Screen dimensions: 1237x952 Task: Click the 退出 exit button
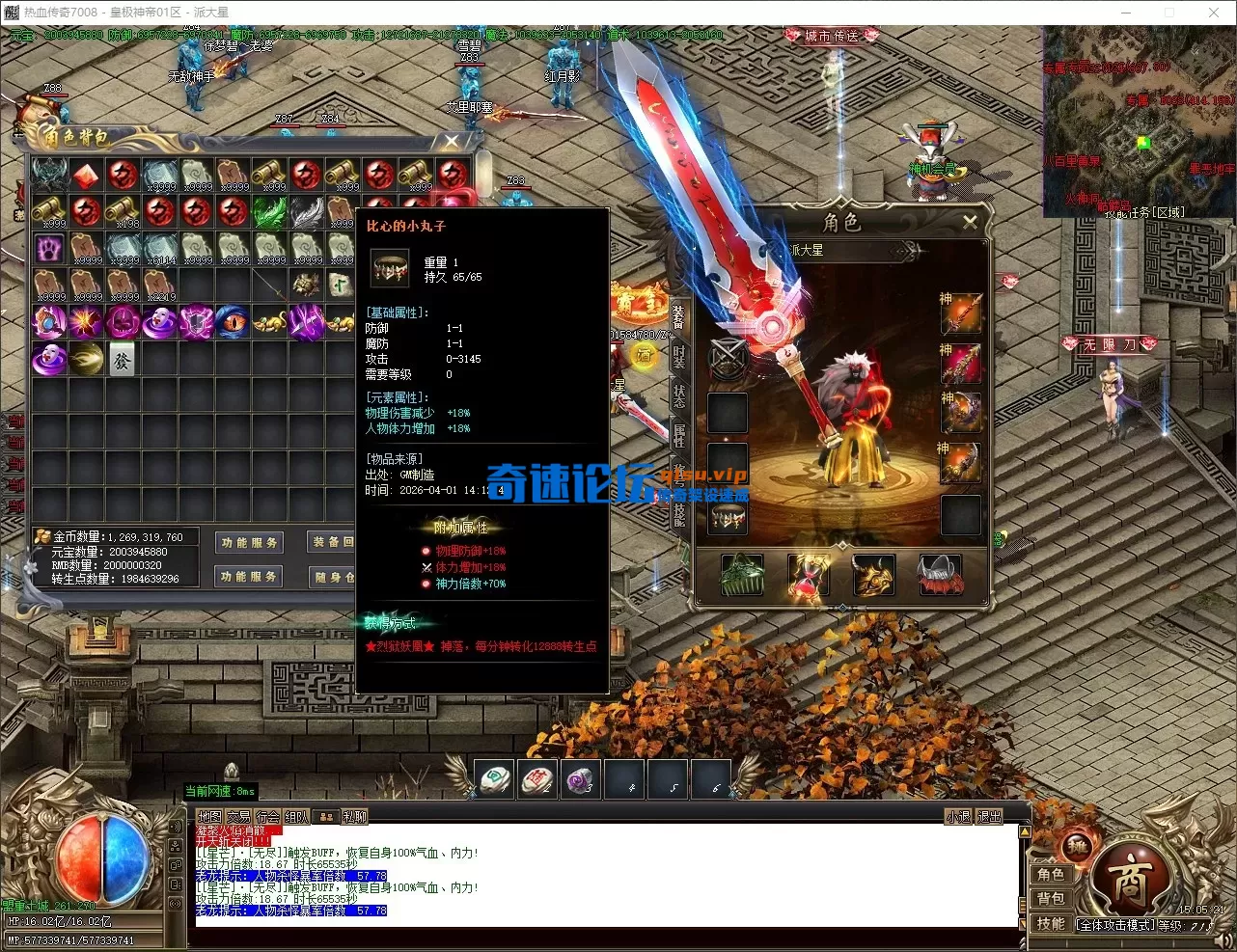[x=990, y=817]
